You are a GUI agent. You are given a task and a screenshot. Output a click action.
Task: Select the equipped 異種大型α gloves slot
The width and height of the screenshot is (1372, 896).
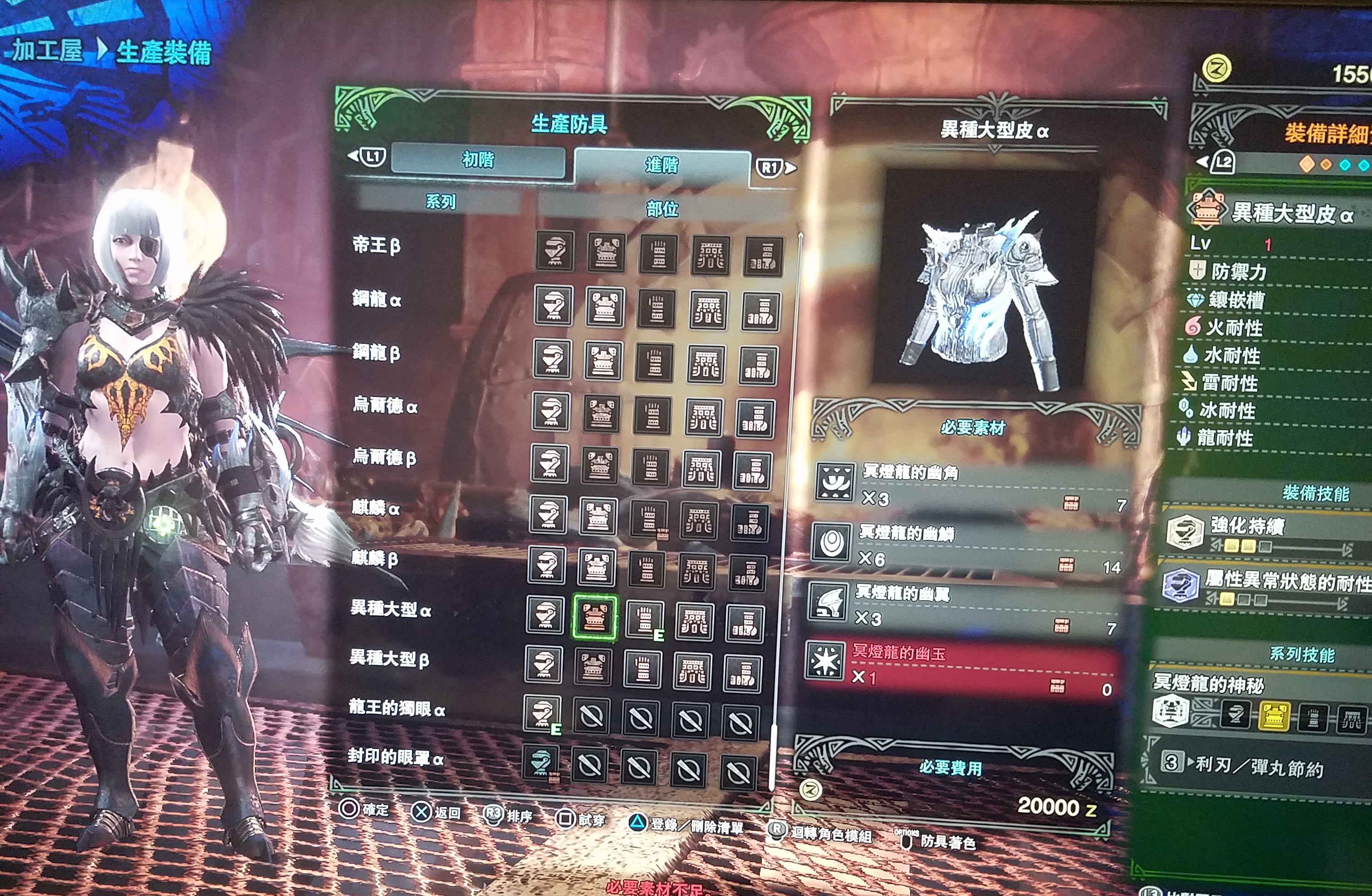click(x=645, y=620)
